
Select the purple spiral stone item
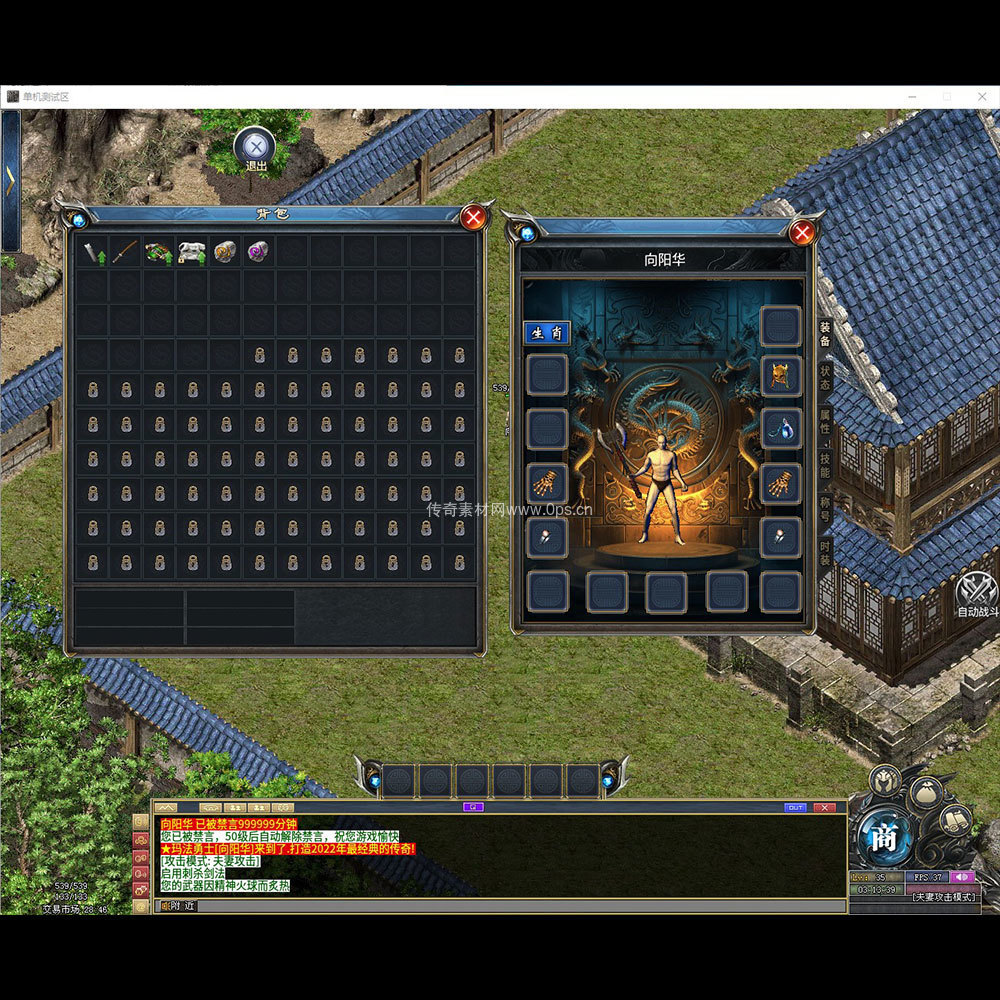click(x=259, y=252)
